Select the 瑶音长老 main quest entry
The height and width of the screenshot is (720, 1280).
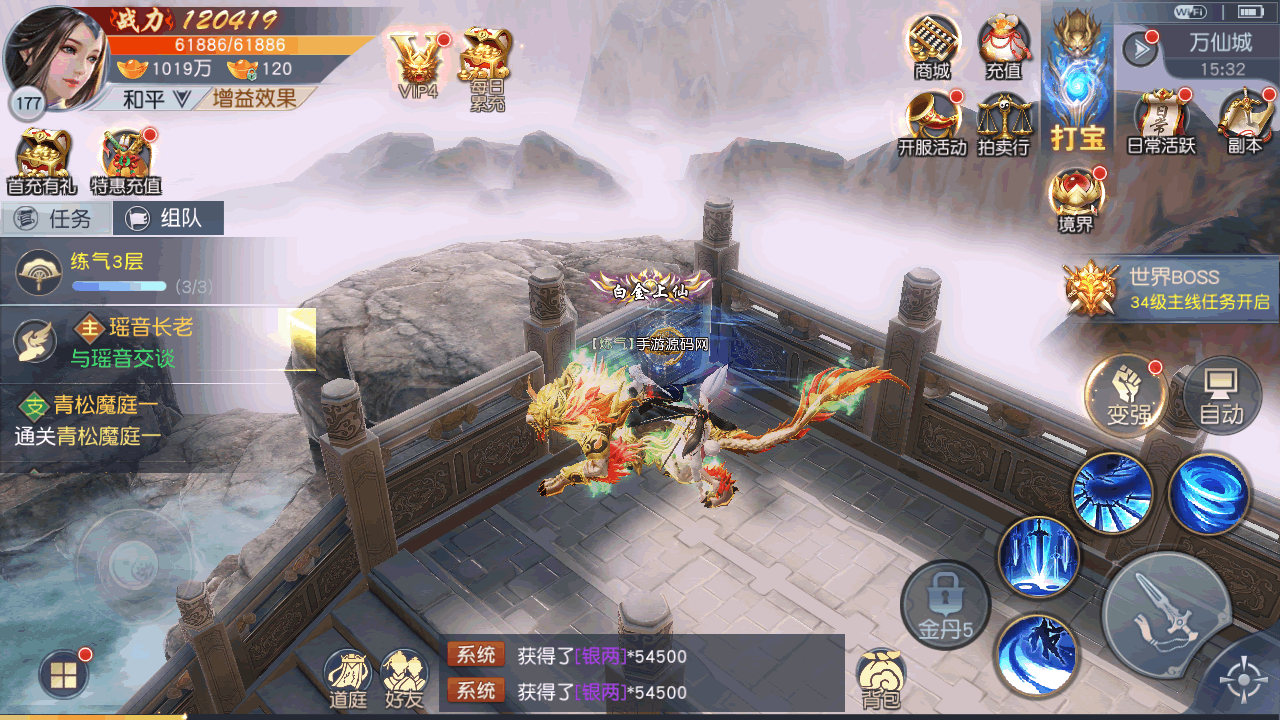(150, 341)
